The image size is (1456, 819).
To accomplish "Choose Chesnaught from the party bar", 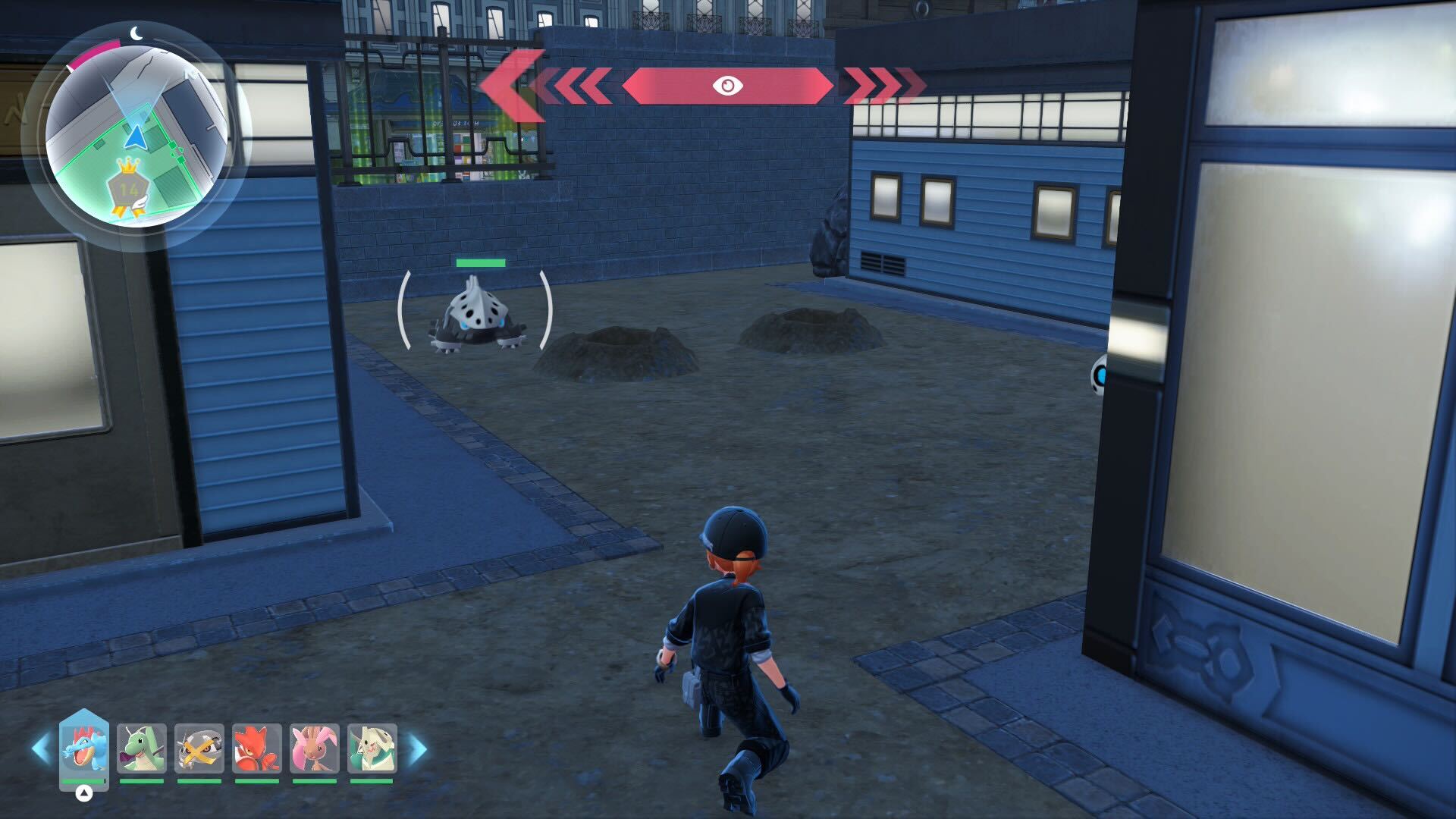I will (x=372, y=748).
